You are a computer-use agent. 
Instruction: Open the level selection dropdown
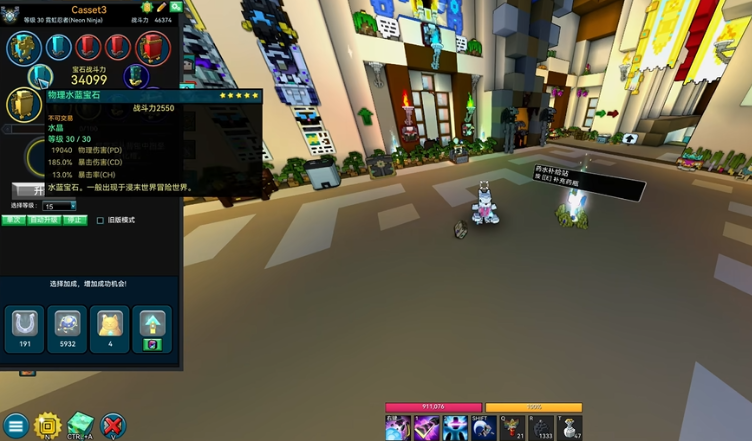[x=58, y=206]
